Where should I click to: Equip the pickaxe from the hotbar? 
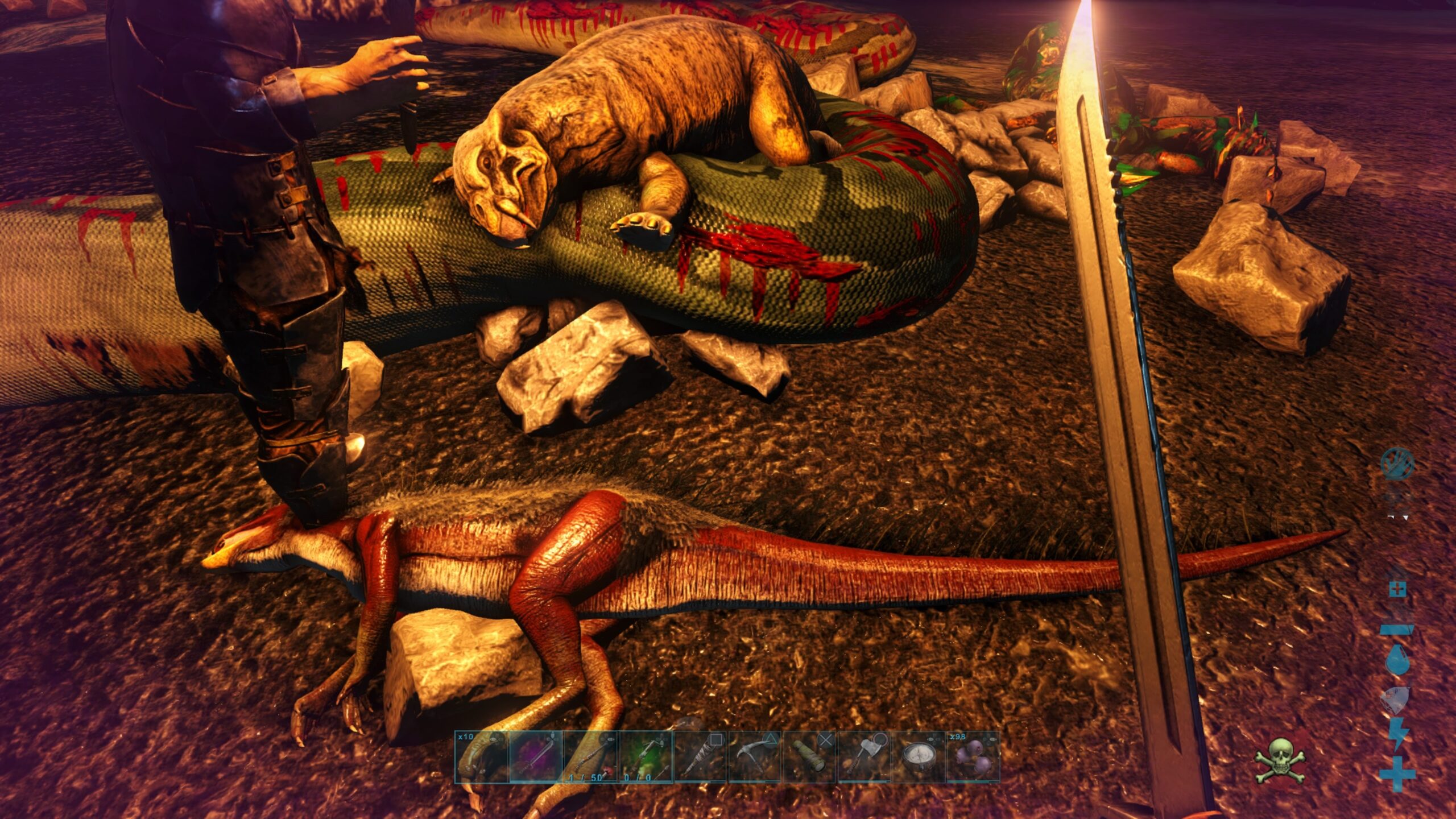point(754,757)
